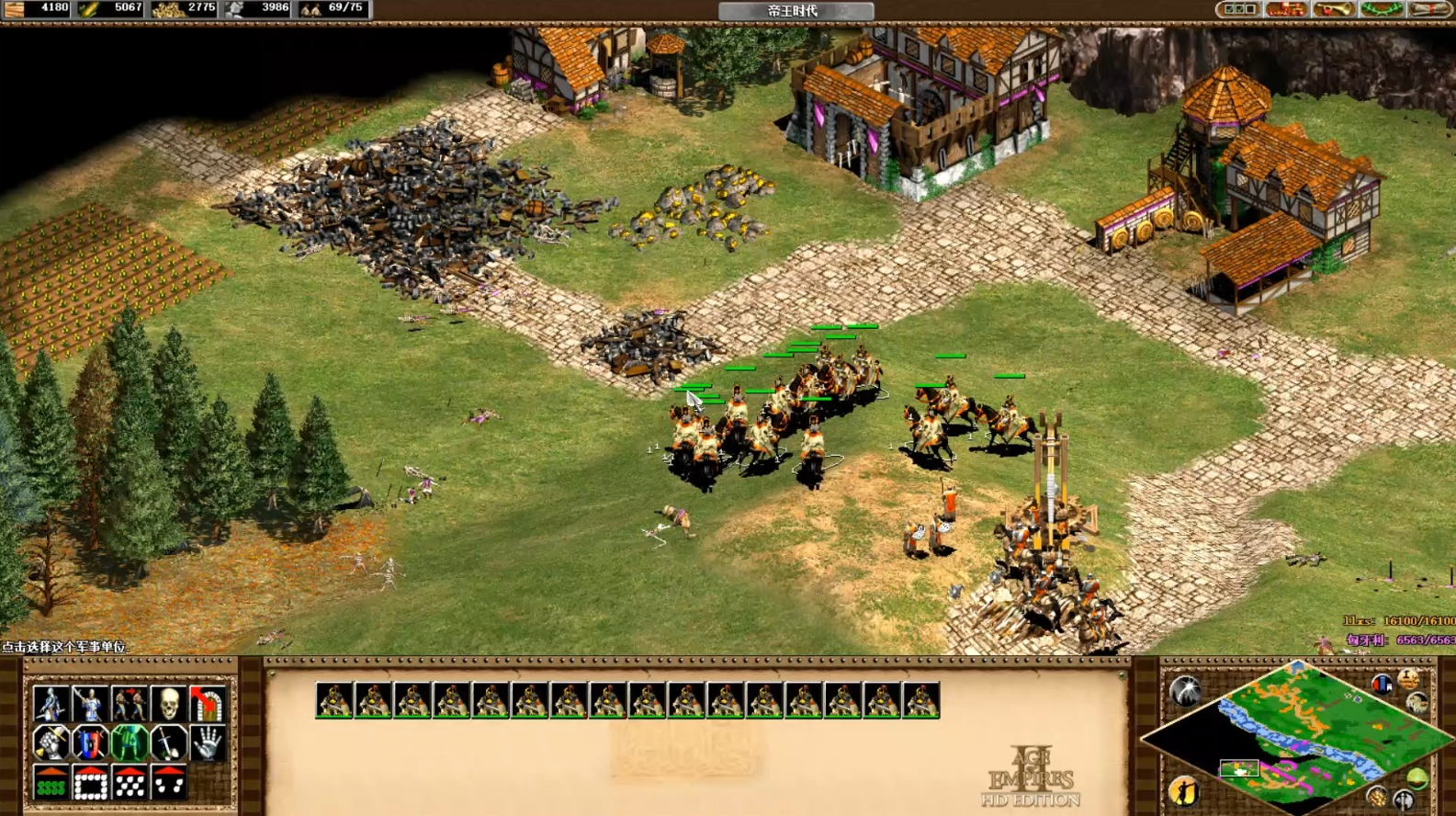Switch to the staggered formation
This screenshot has height=816, width=1456.
tap(130, 782)
